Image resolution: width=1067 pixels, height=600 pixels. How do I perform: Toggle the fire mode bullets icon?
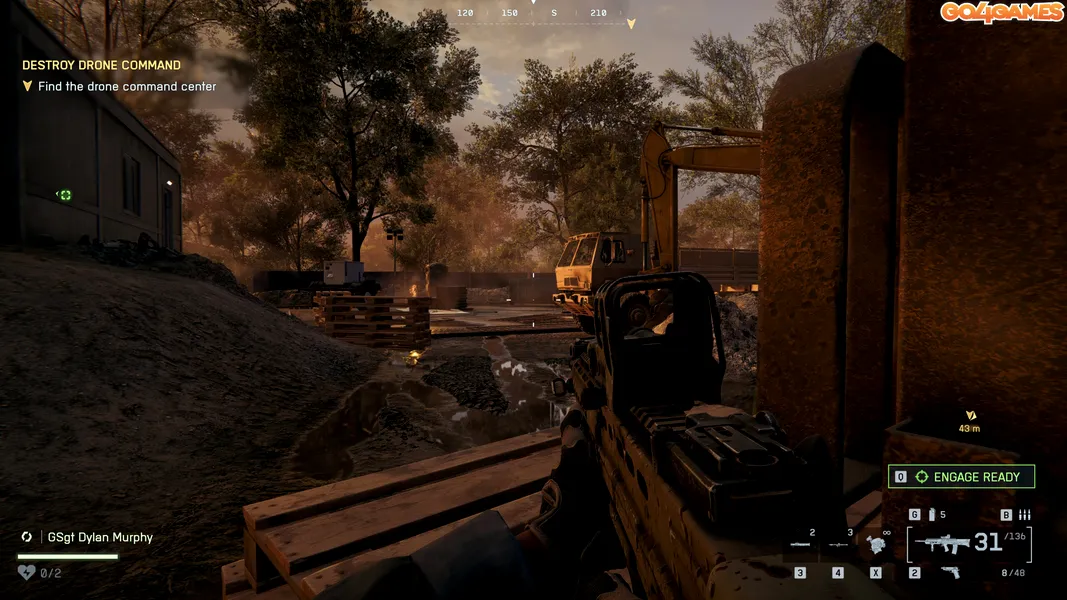coord(1024,515)
